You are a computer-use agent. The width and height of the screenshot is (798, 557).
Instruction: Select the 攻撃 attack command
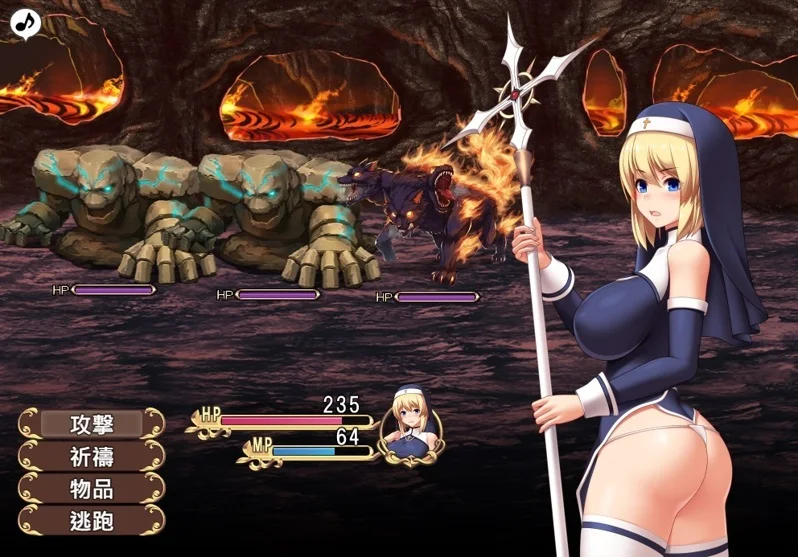click(x=91, y=424)
